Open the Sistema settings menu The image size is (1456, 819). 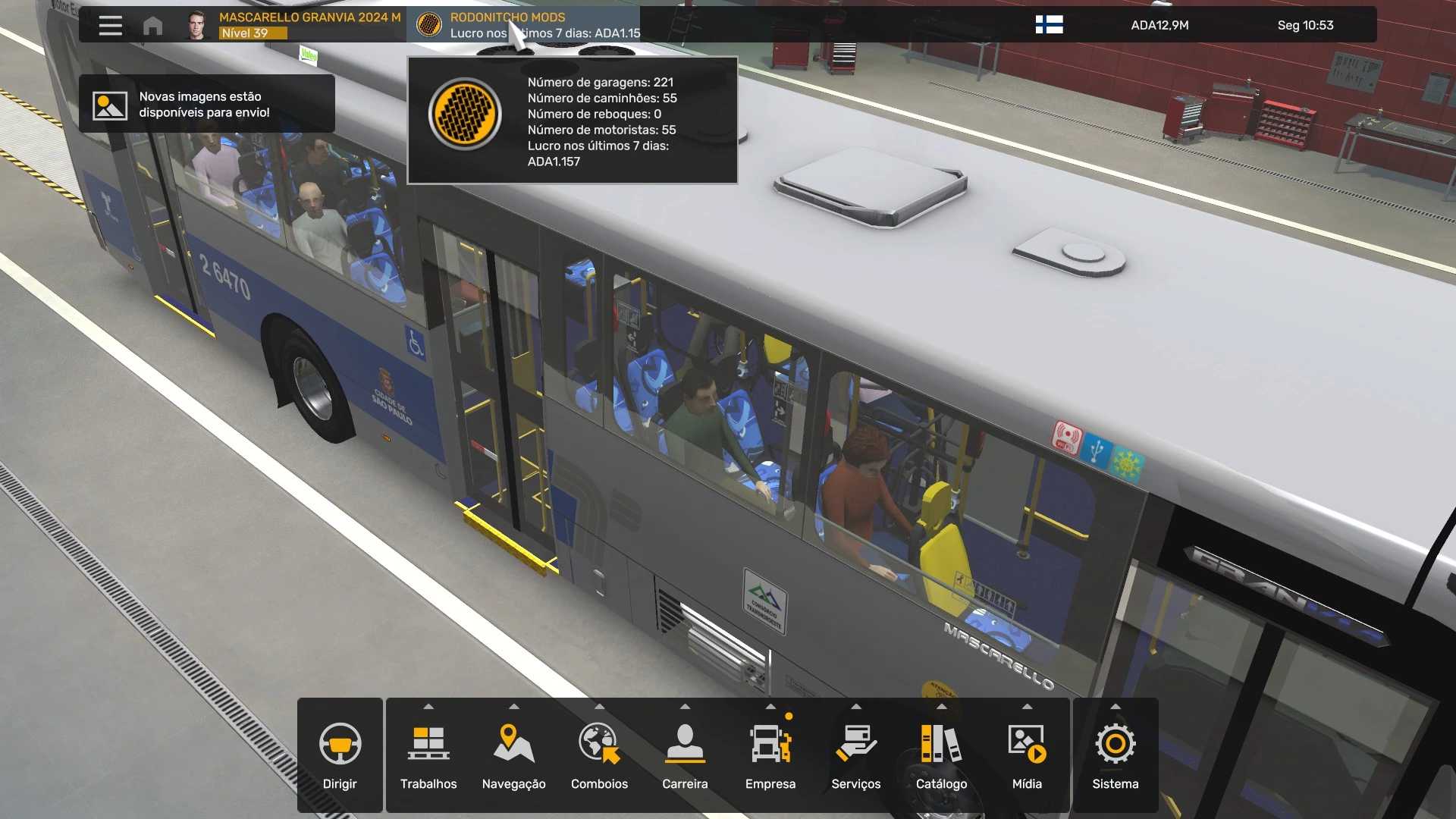(x=1115, y=755)
